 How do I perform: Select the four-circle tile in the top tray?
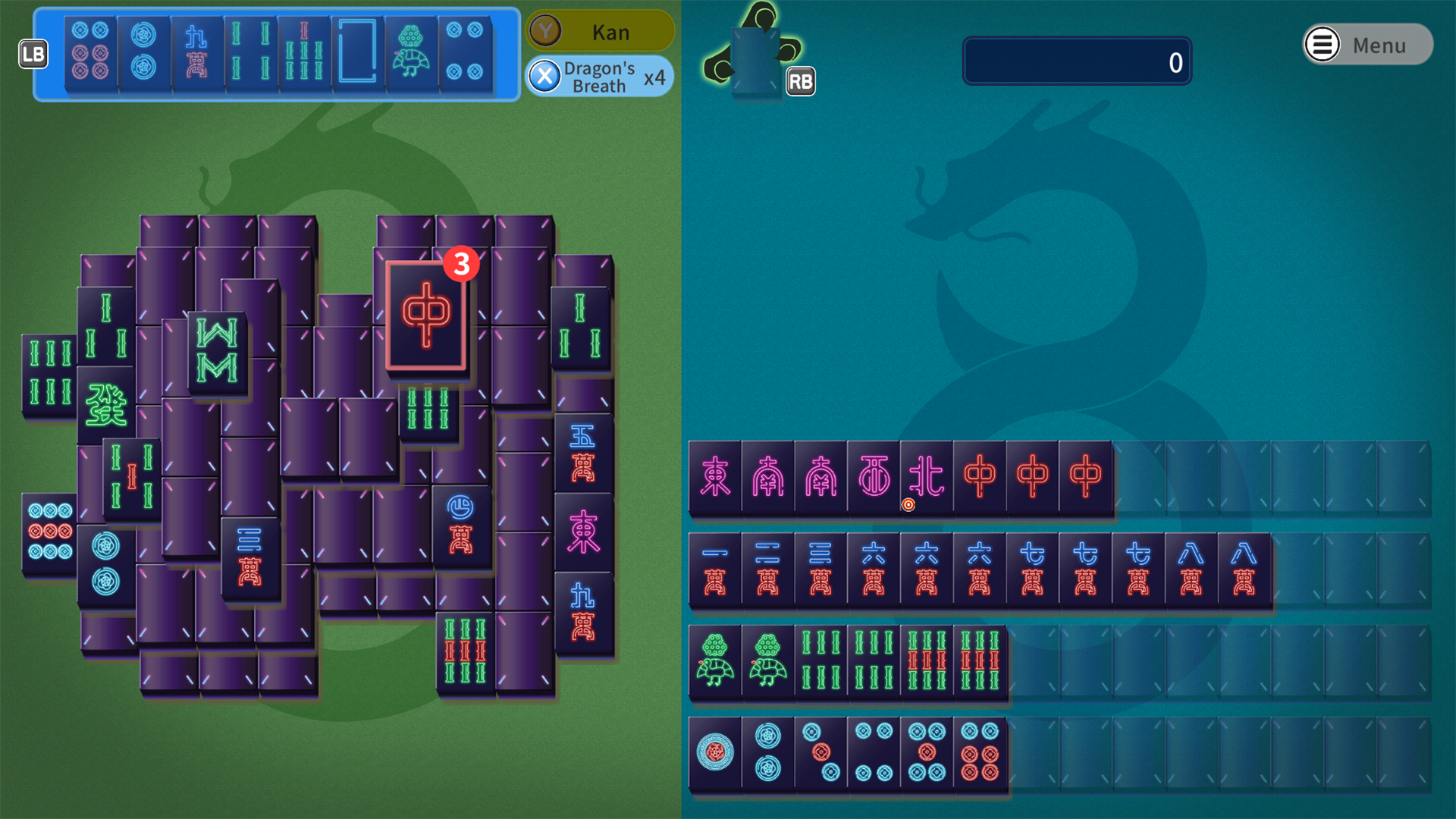(x=464, y=52)
